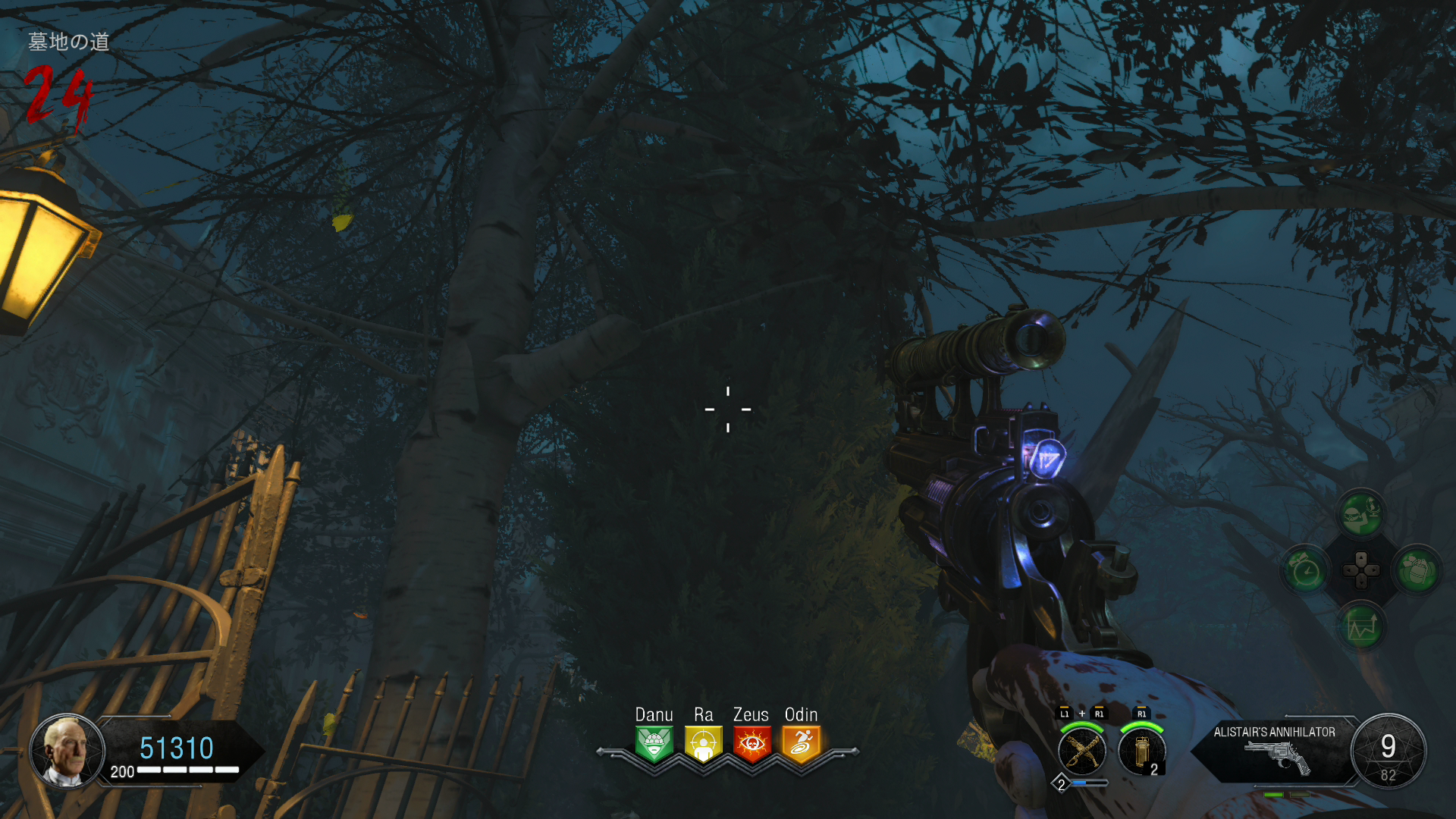Use the soldier and globe elixir
The image size is (1456, 819).
coord(1361,514)
